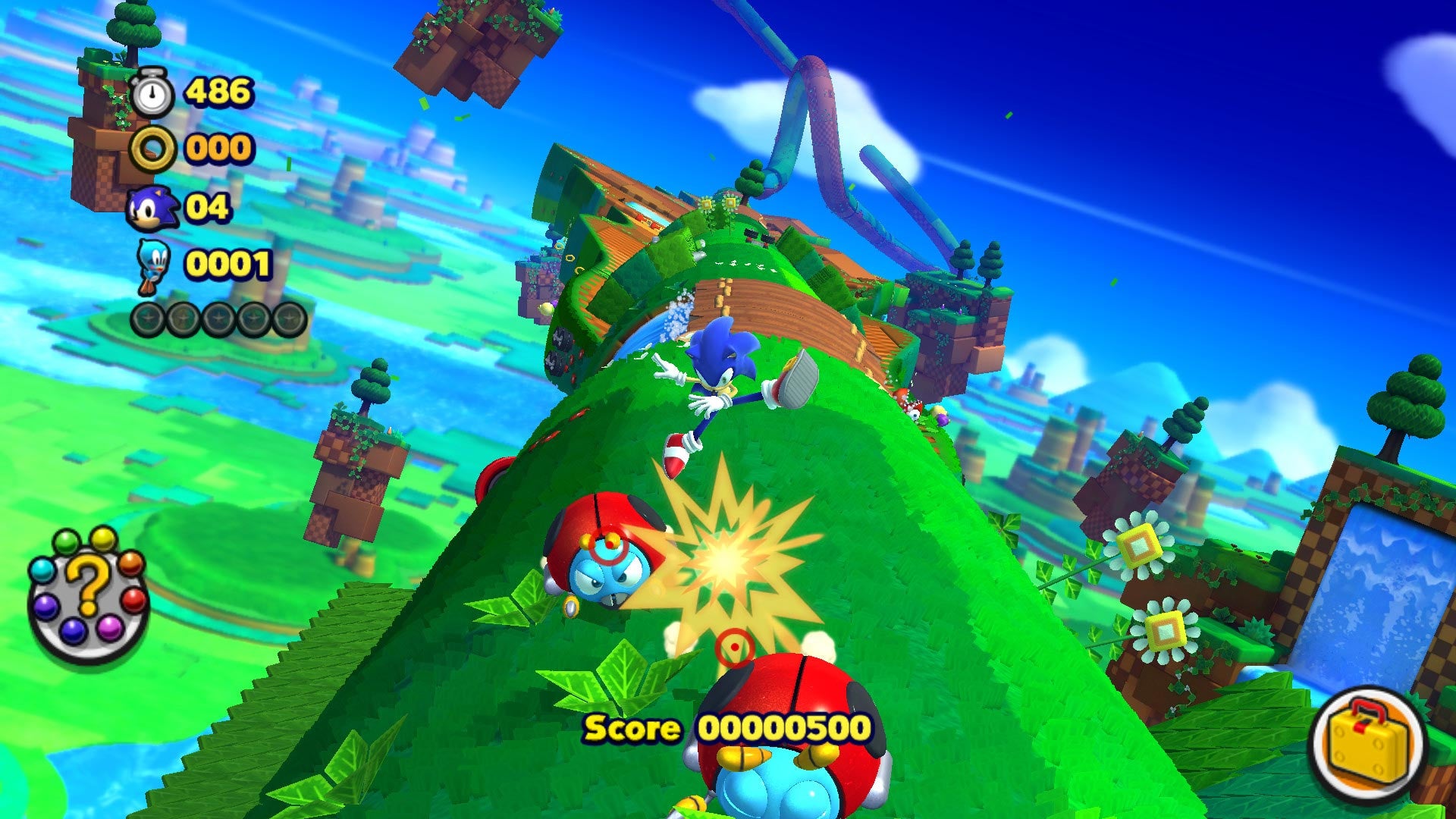Toggle the cyan Wisp orb on the wheel
This screenshot has width=1456, height=819.
pos(43,571)
